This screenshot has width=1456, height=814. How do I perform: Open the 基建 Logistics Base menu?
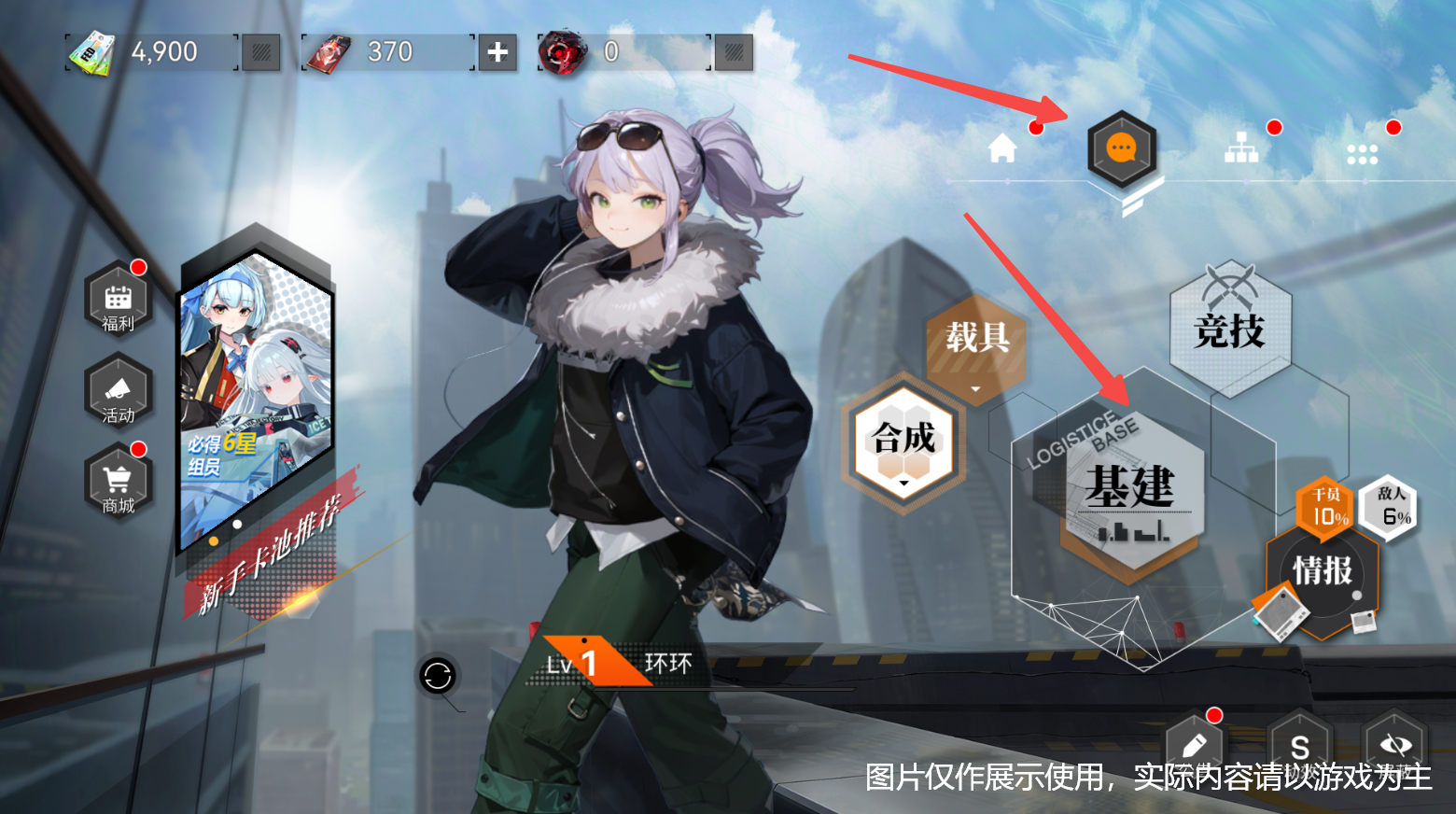point(1132,490)
